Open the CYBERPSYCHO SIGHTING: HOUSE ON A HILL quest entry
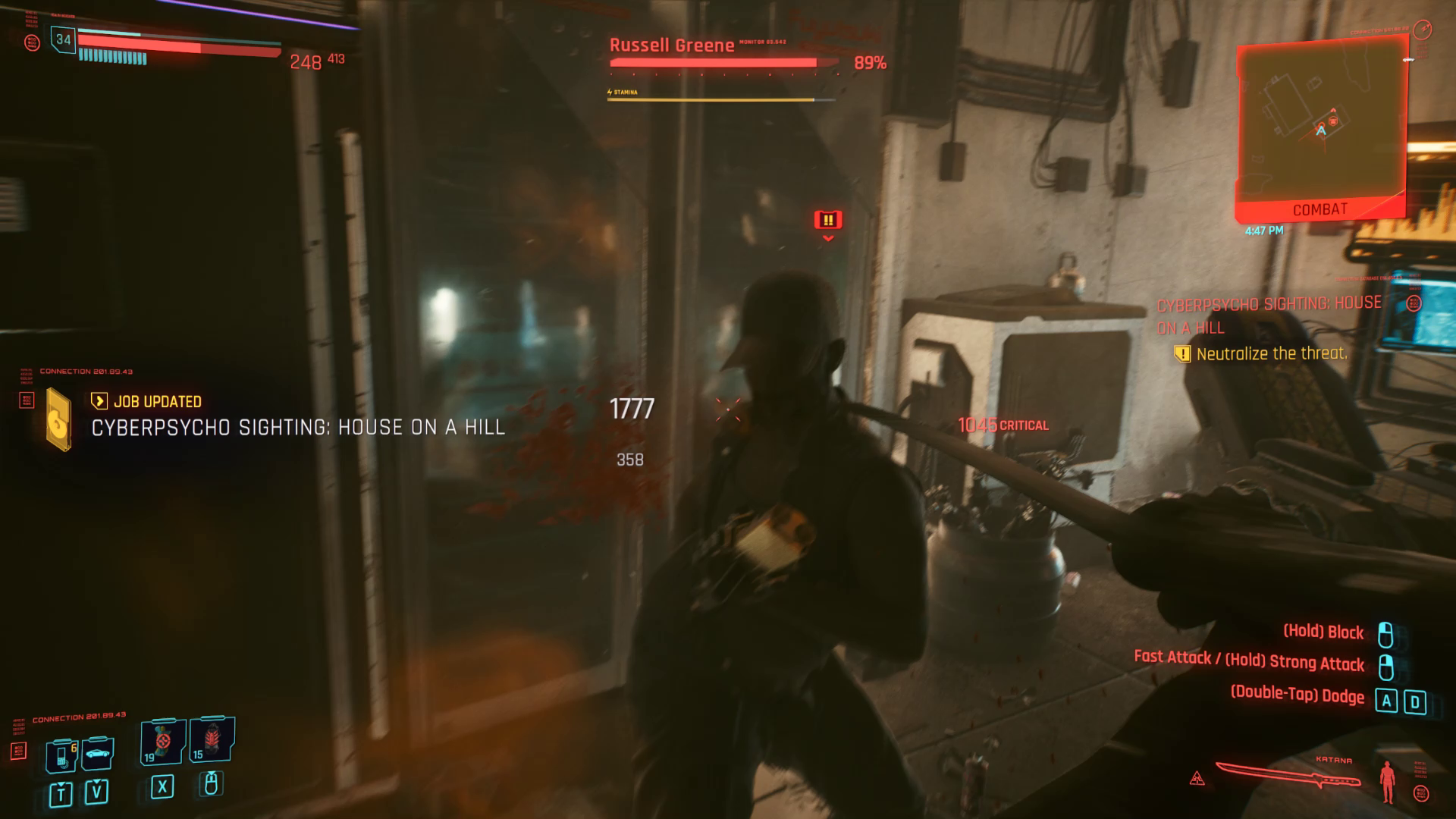 click(x=296, y=427)
